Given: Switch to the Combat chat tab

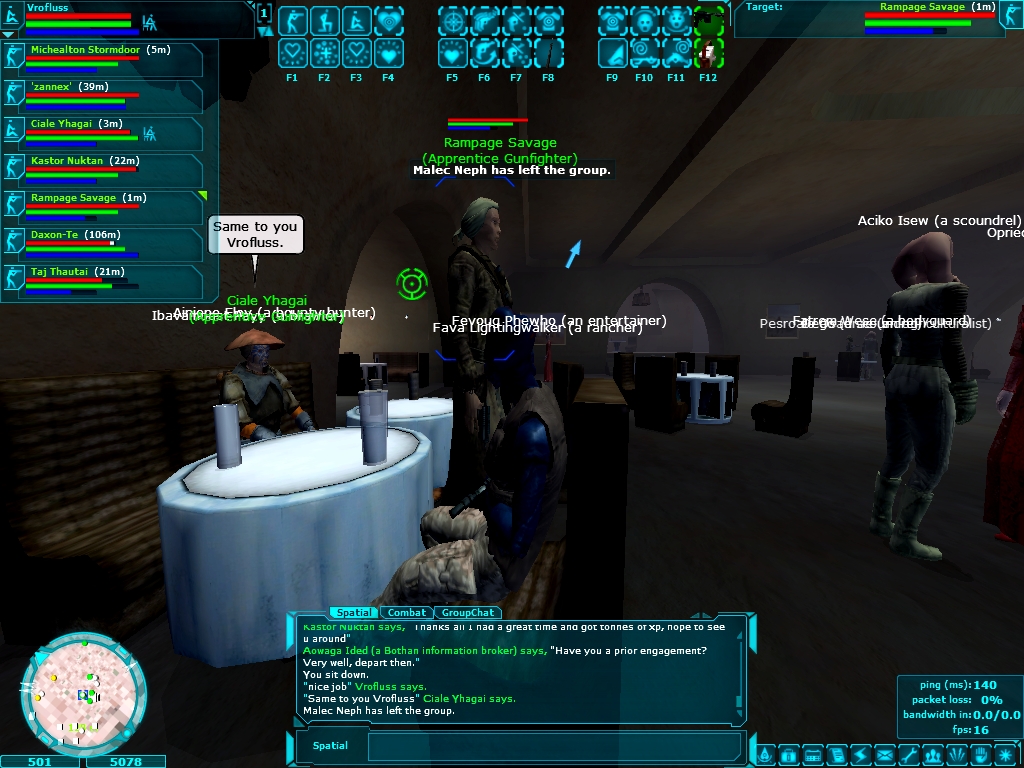Looking at the screenshot, I should [408, 612].
